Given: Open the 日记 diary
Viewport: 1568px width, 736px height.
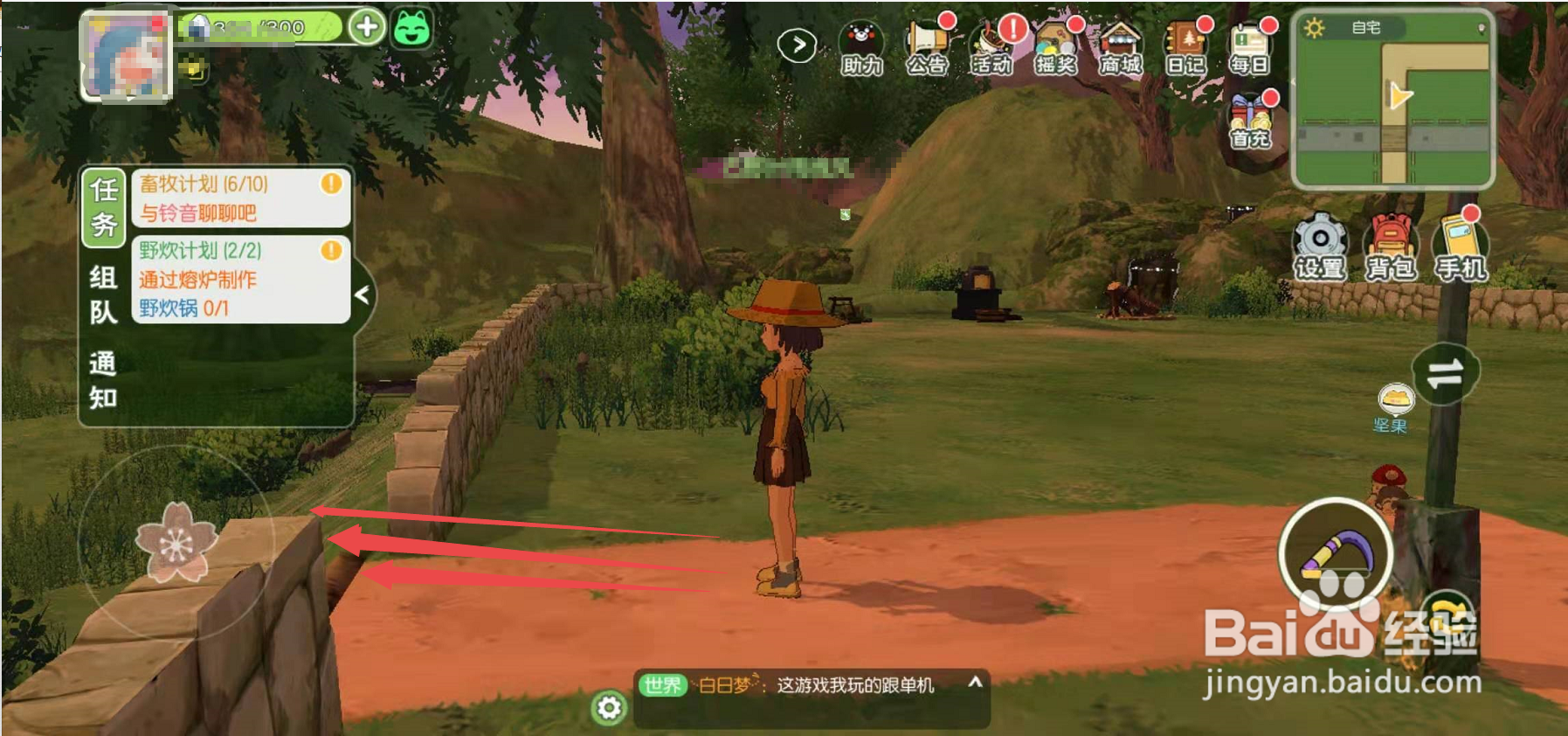Looking at the screenshot, I should [1185, 47].
